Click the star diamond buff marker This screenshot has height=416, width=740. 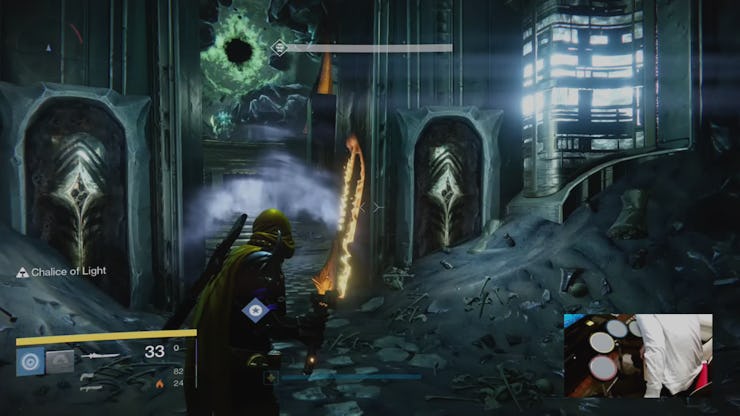pos(255,310)
